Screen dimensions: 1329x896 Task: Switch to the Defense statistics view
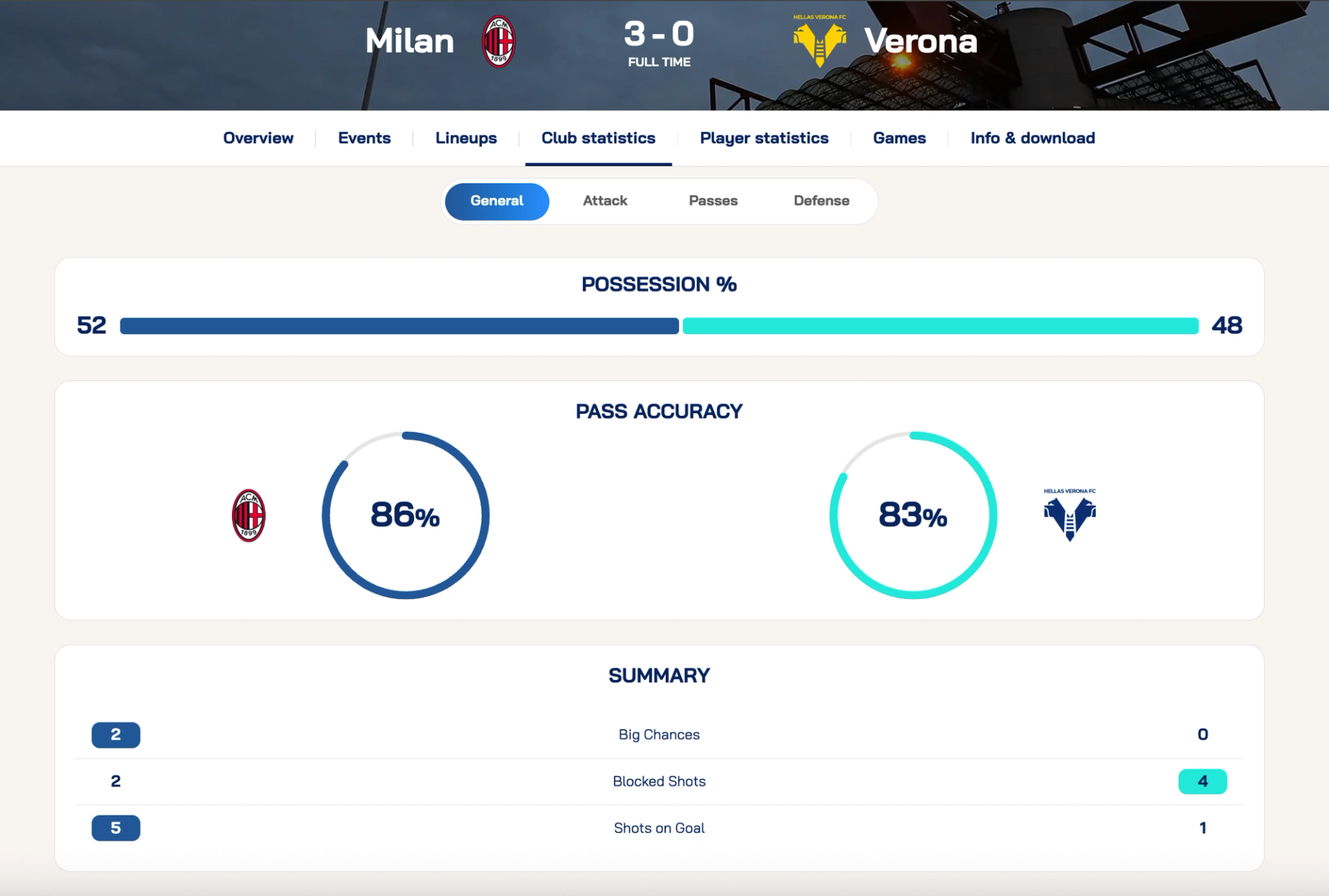click(822, 201)
